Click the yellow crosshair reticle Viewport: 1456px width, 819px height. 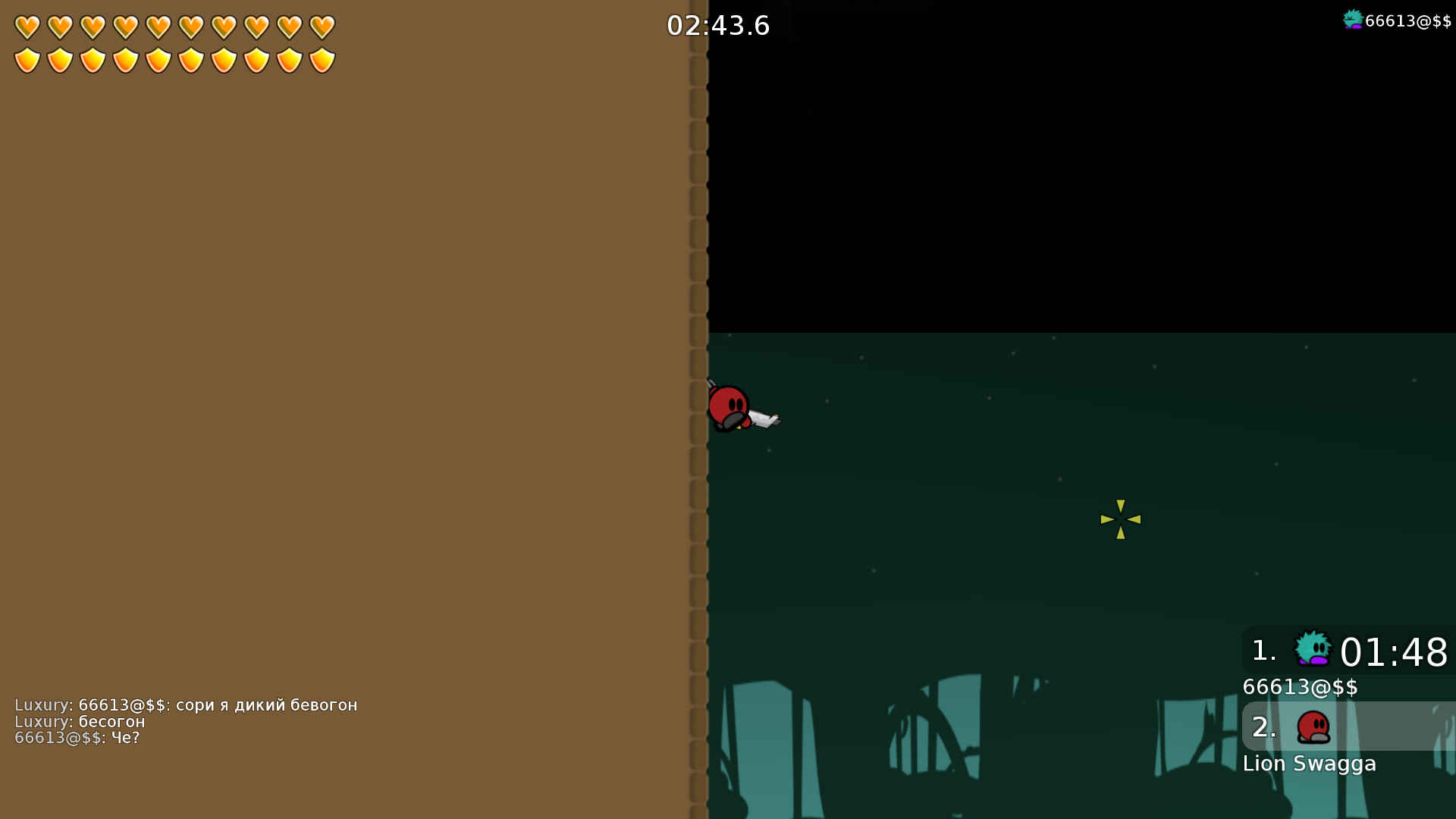coord(1120,519)
